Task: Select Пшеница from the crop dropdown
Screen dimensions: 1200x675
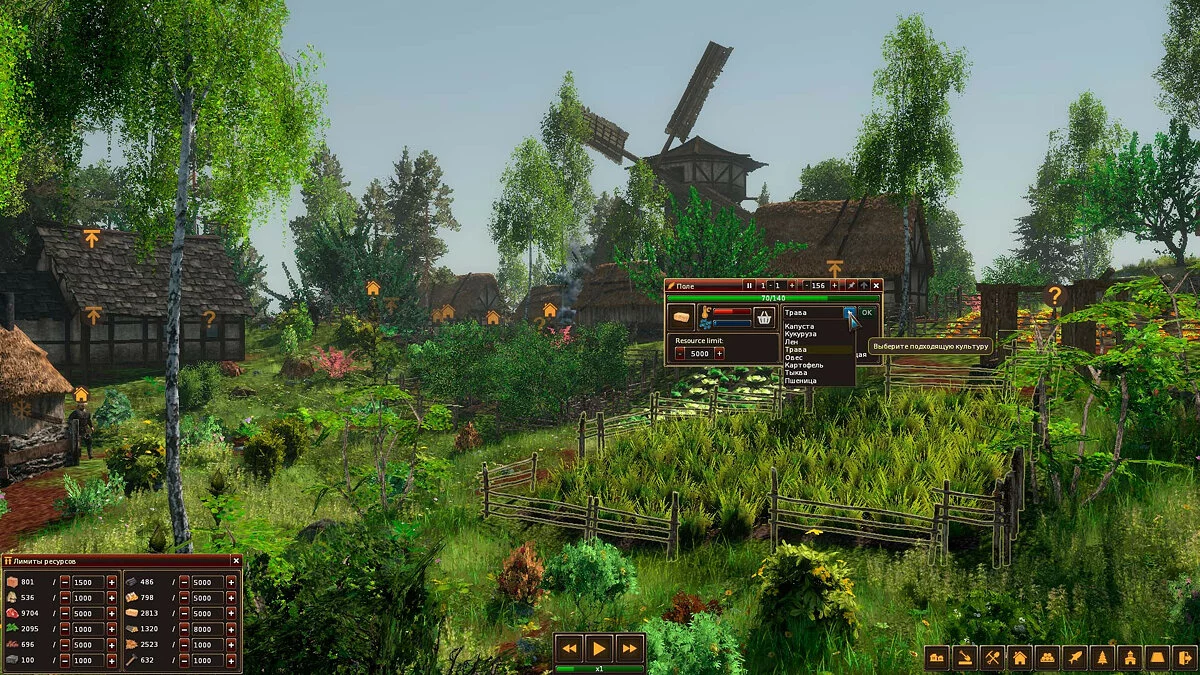Action: coord(800,381)
